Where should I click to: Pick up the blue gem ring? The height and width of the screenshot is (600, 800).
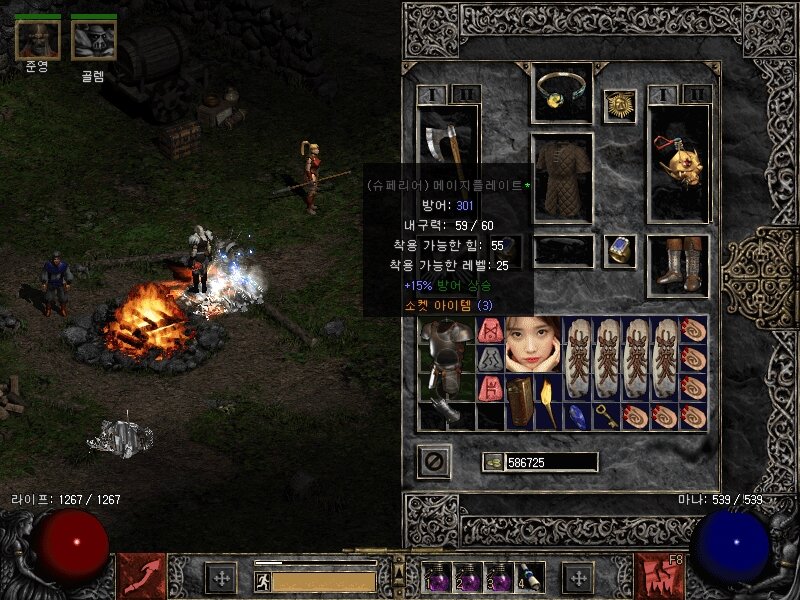(x=619, y=251)
